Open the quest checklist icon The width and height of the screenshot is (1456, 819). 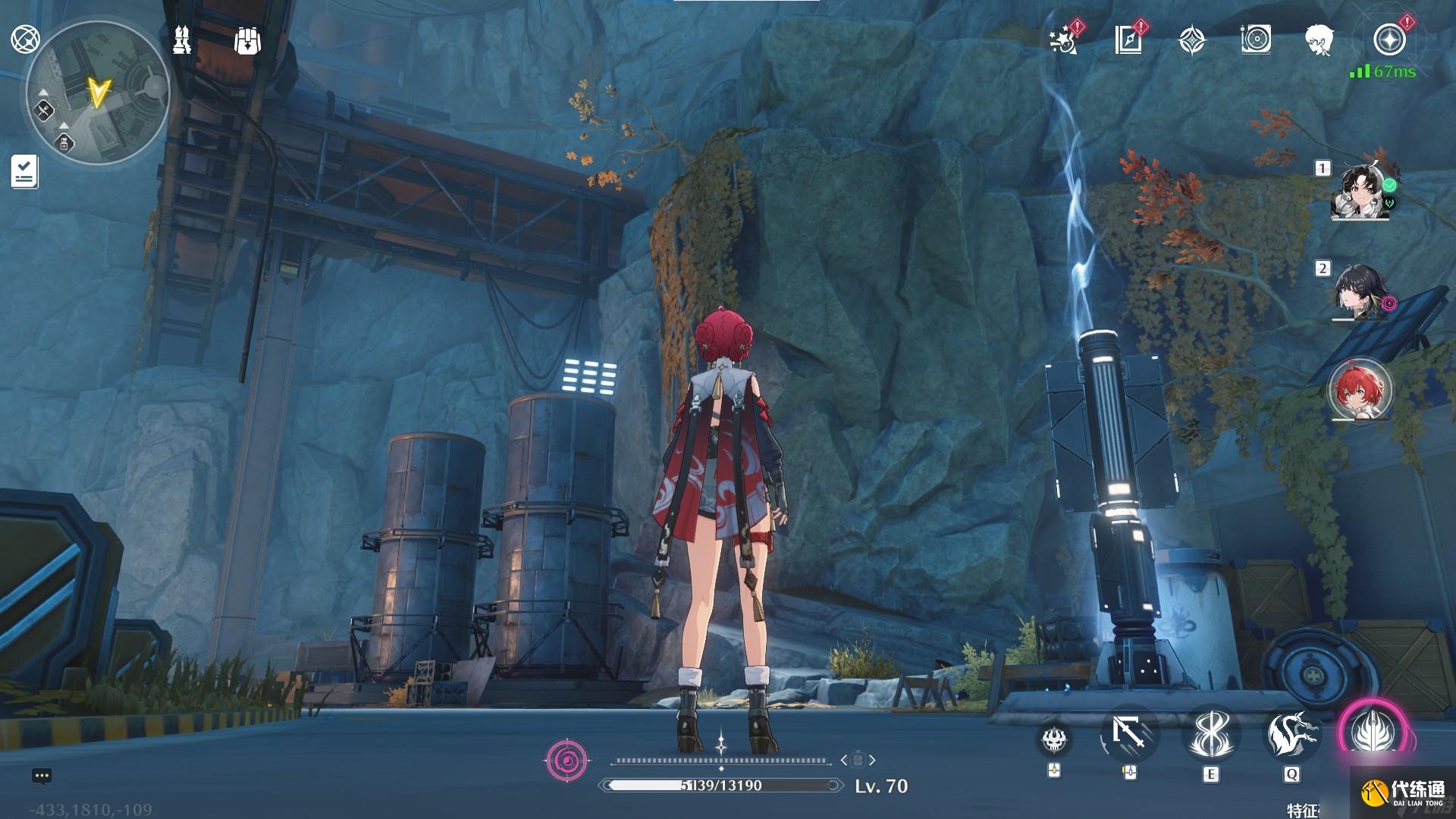click(24, 171)
